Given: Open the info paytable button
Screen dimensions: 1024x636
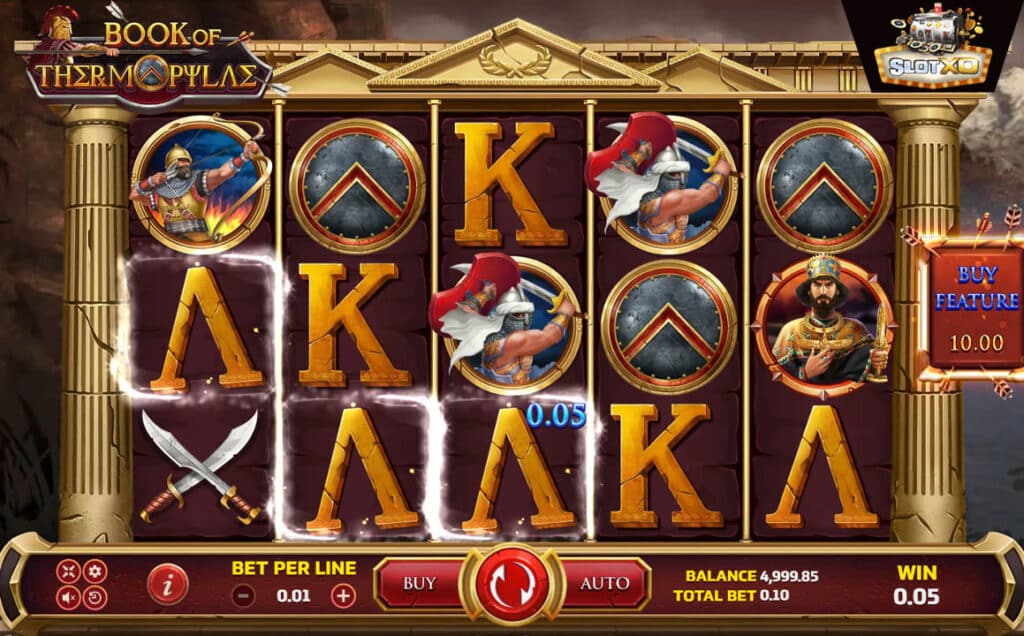Looking at the screenshot, I should pyautogui.click(x=167, y=584).
